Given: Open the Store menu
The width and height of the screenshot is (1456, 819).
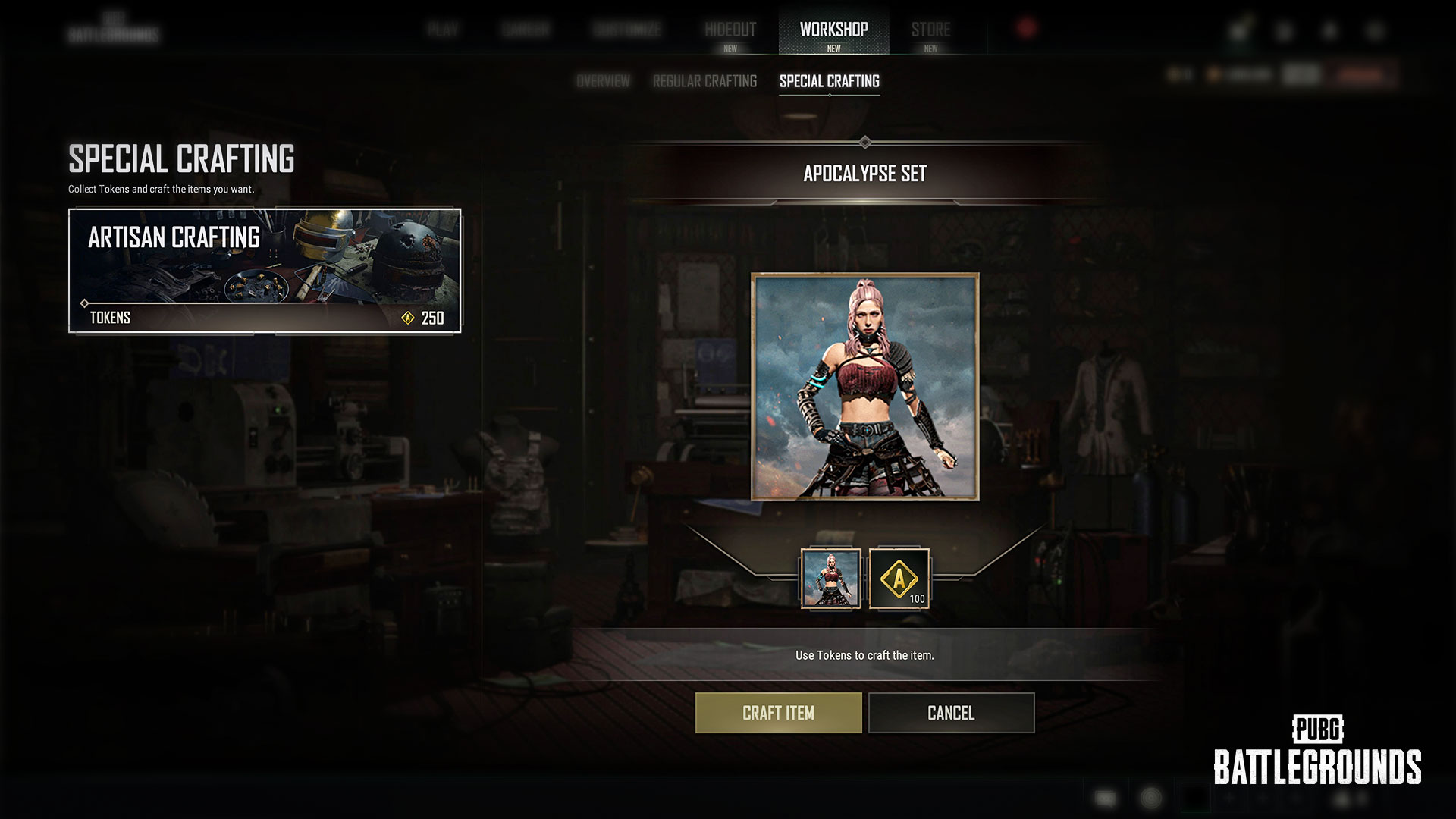Looking at the screenshot, I should tap(930, 30).
